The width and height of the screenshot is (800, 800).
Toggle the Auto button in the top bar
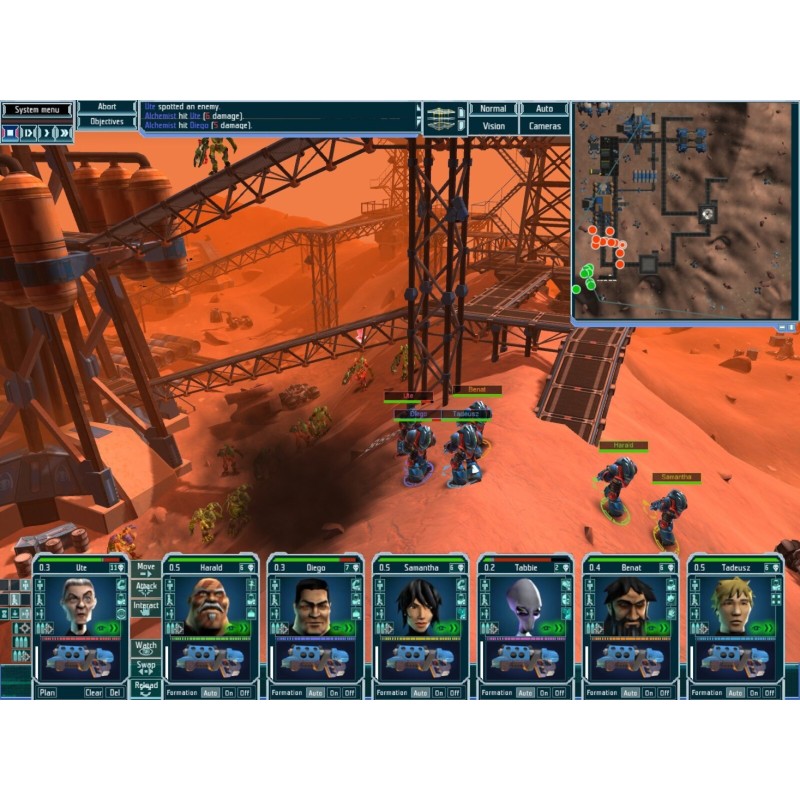tap(544, 108)
